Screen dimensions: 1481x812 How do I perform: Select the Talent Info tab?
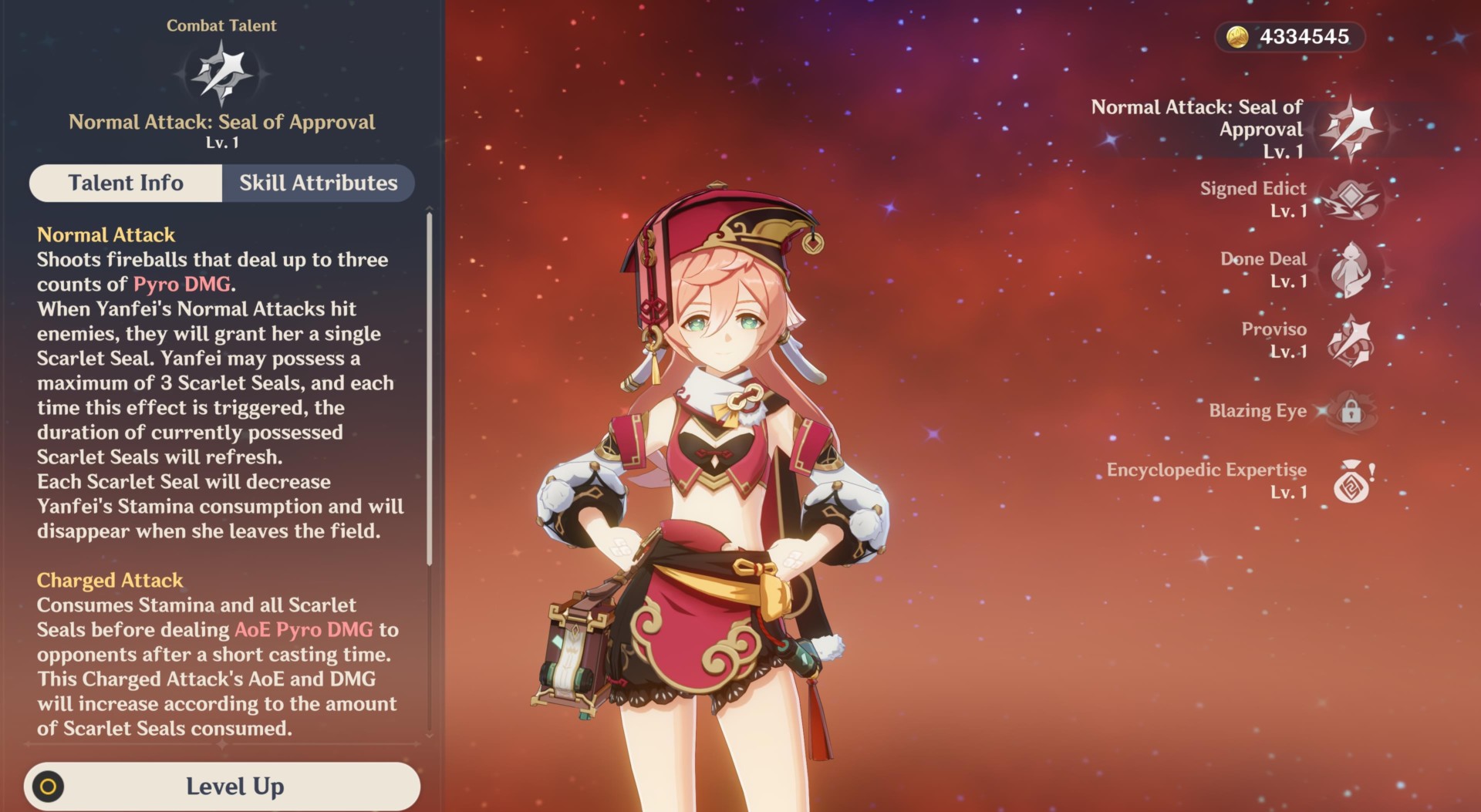126,183
